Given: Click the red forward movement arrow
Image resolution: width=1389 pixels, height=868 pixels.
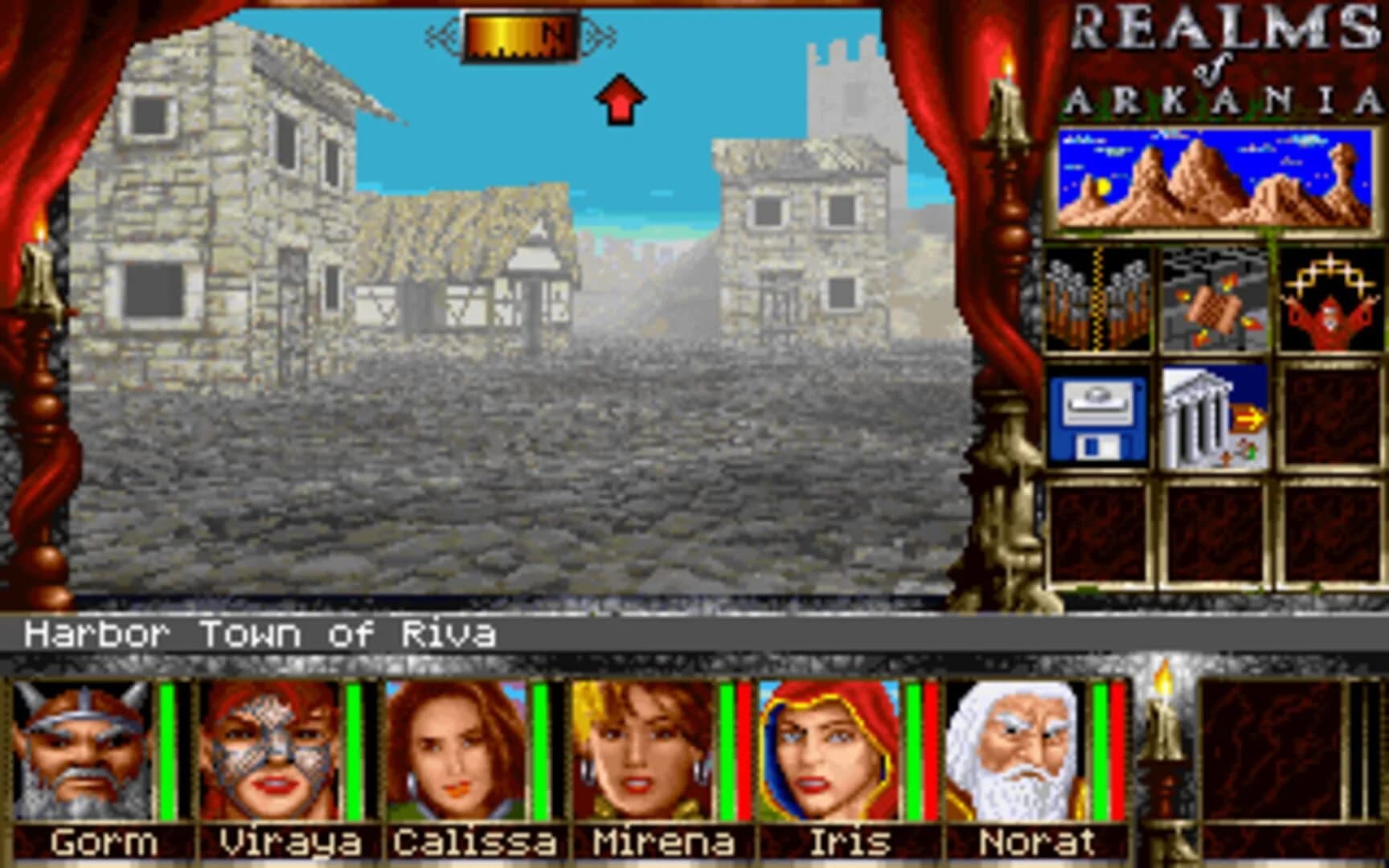Looking at the screenshot, I should (619, 98).
